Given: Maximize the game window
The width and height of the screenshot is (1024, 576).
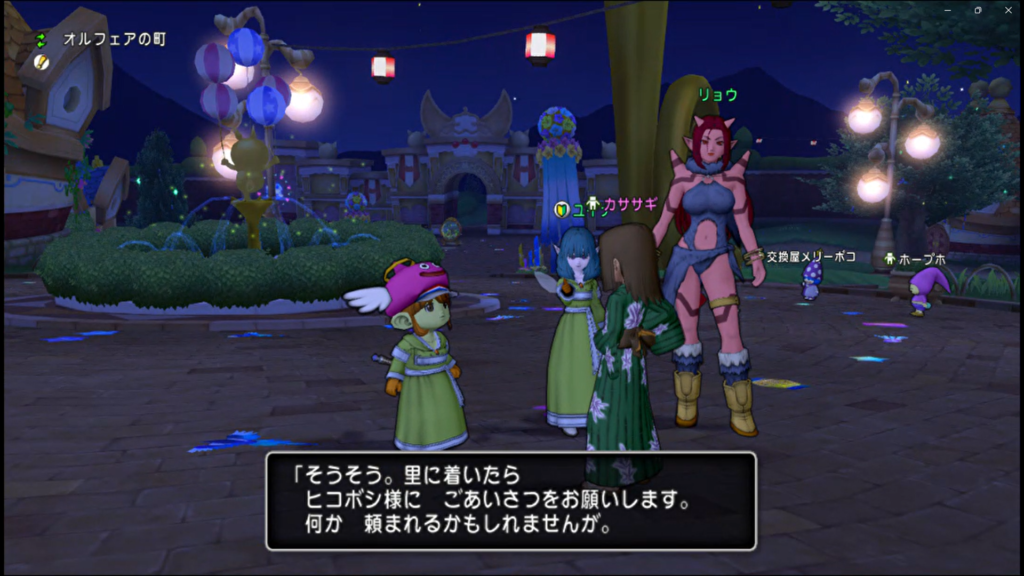Looking at the screenshot, I should pos(977,9).
